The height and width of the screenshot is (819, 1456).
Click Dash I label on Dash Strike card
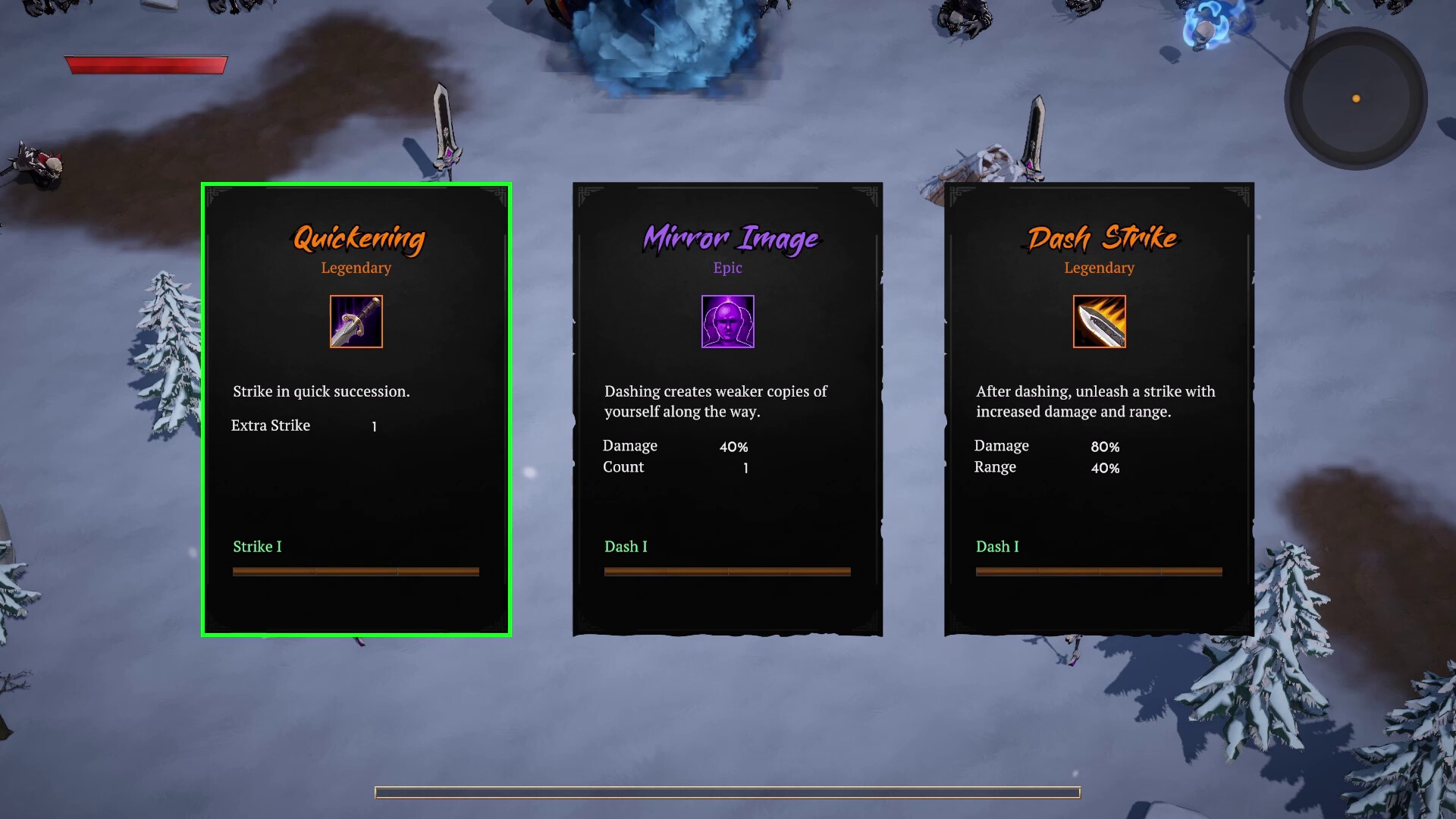click(x=997, y=546)
